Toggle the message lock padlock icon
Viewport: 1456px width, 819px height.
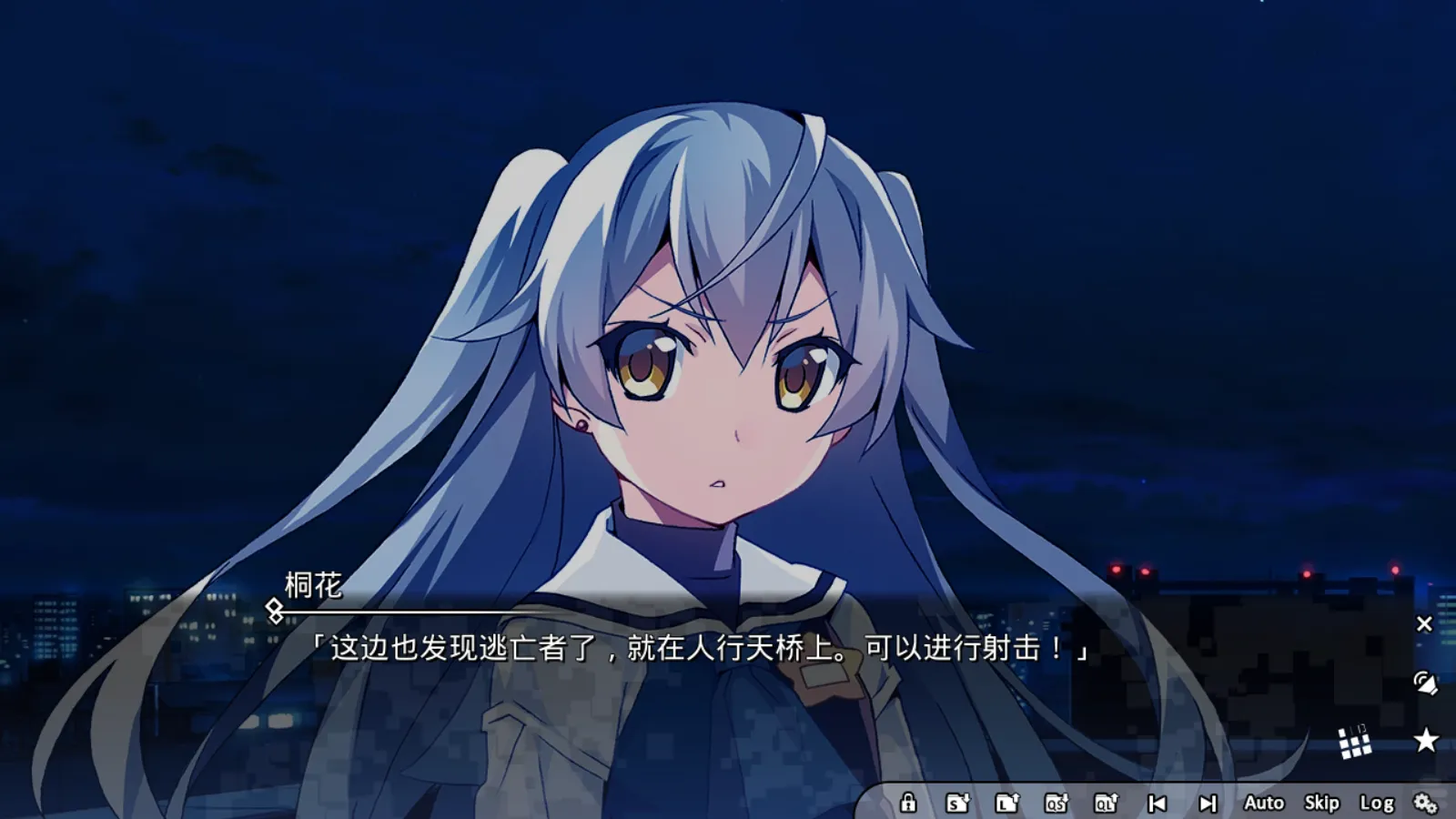(x=910, y=804)
